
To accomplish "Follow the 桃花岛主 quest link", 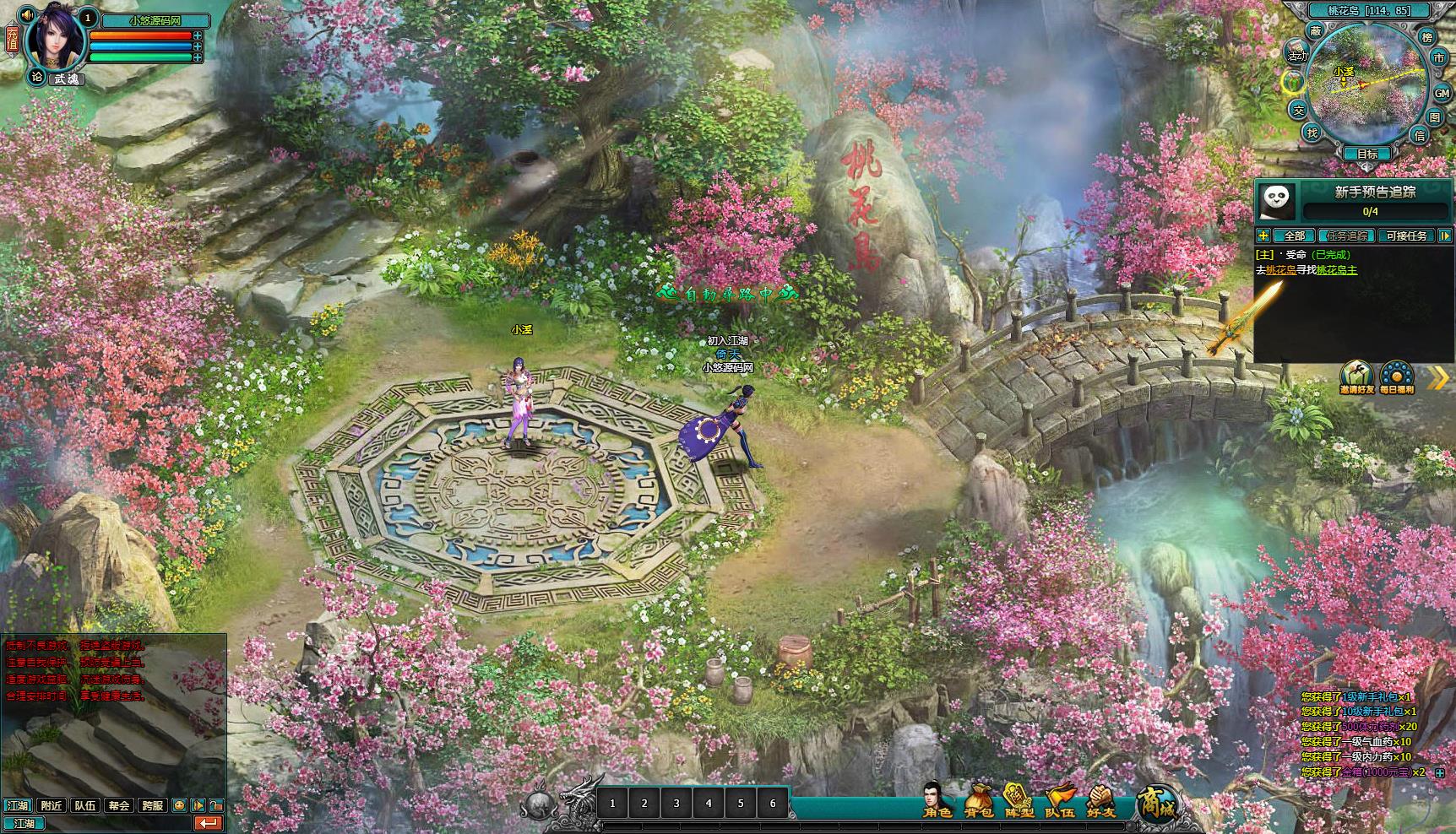I will click(1337, 270).
